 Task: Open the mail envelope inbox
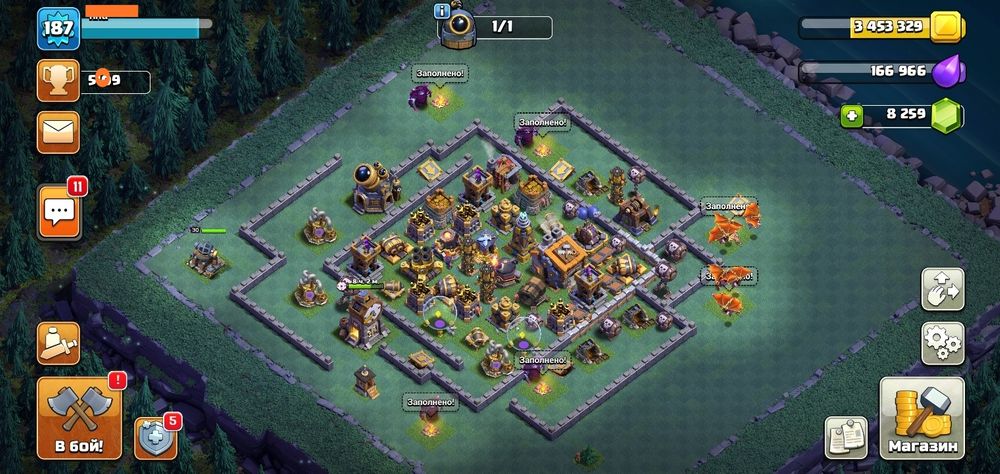click(58, 132)
